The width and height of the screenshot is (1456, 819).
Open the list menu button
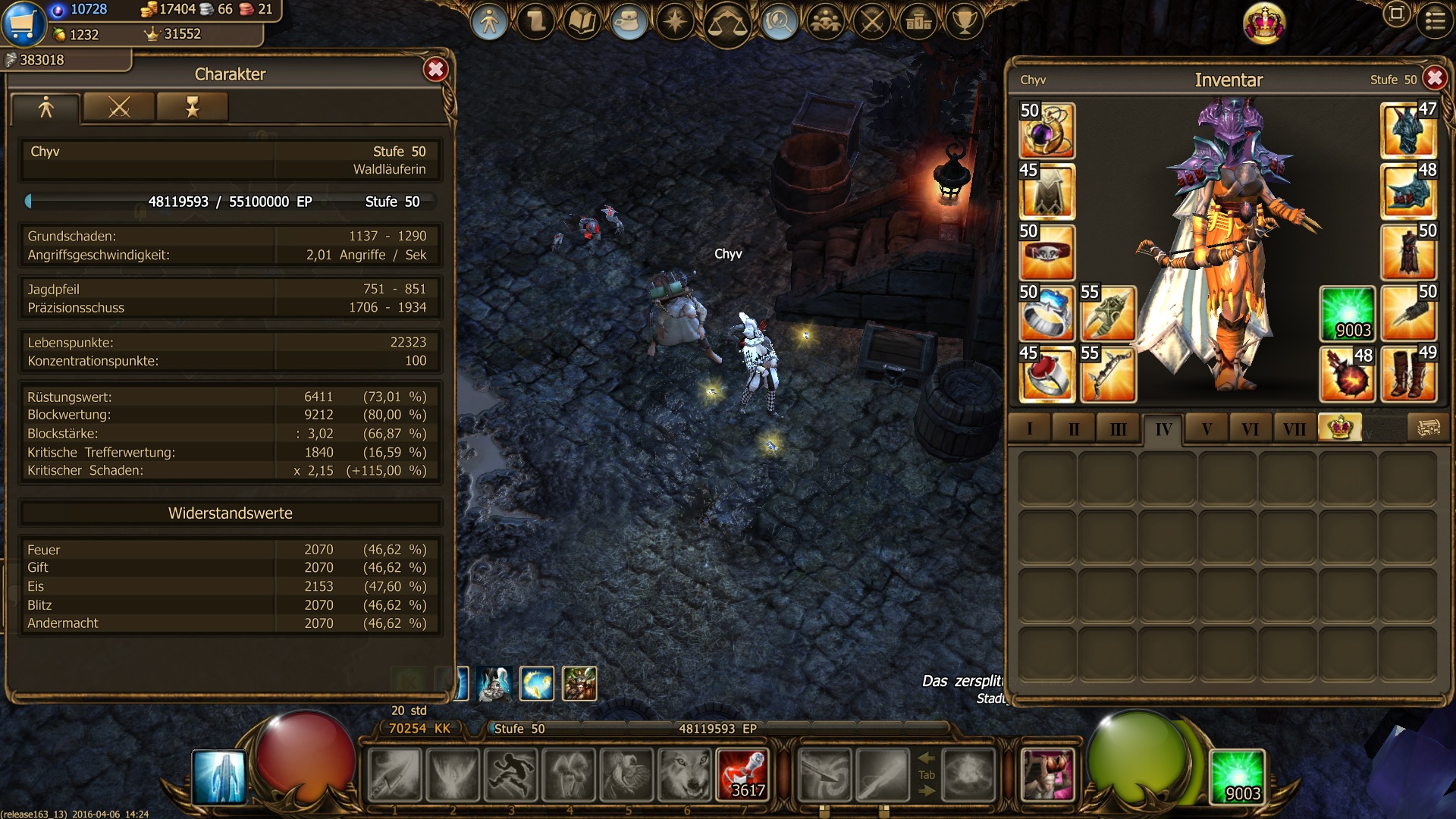(x=1435, y=20)
